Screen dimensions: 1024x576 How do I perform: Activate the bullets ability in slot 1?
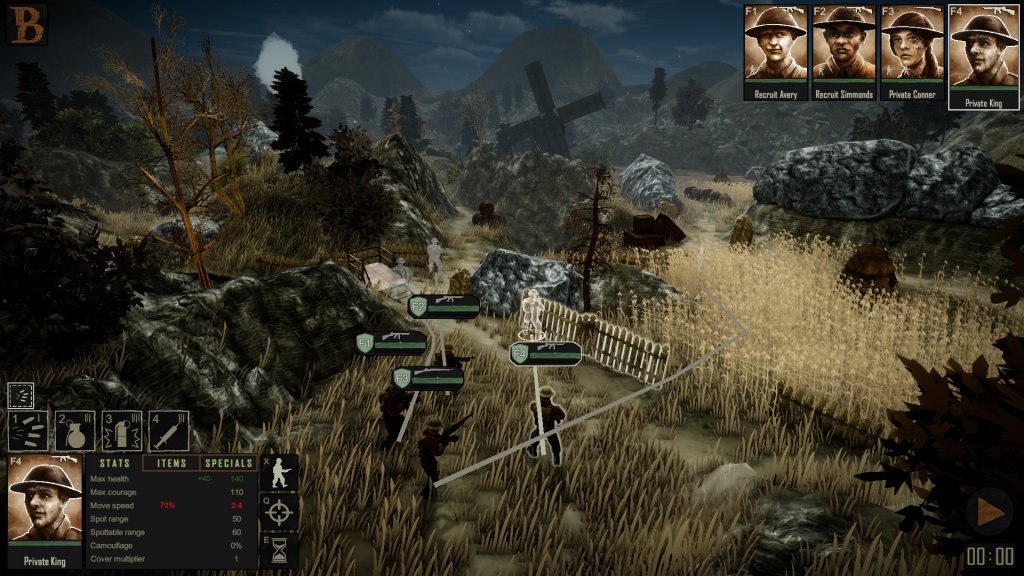pyautogui.click(x=28, y=431)
